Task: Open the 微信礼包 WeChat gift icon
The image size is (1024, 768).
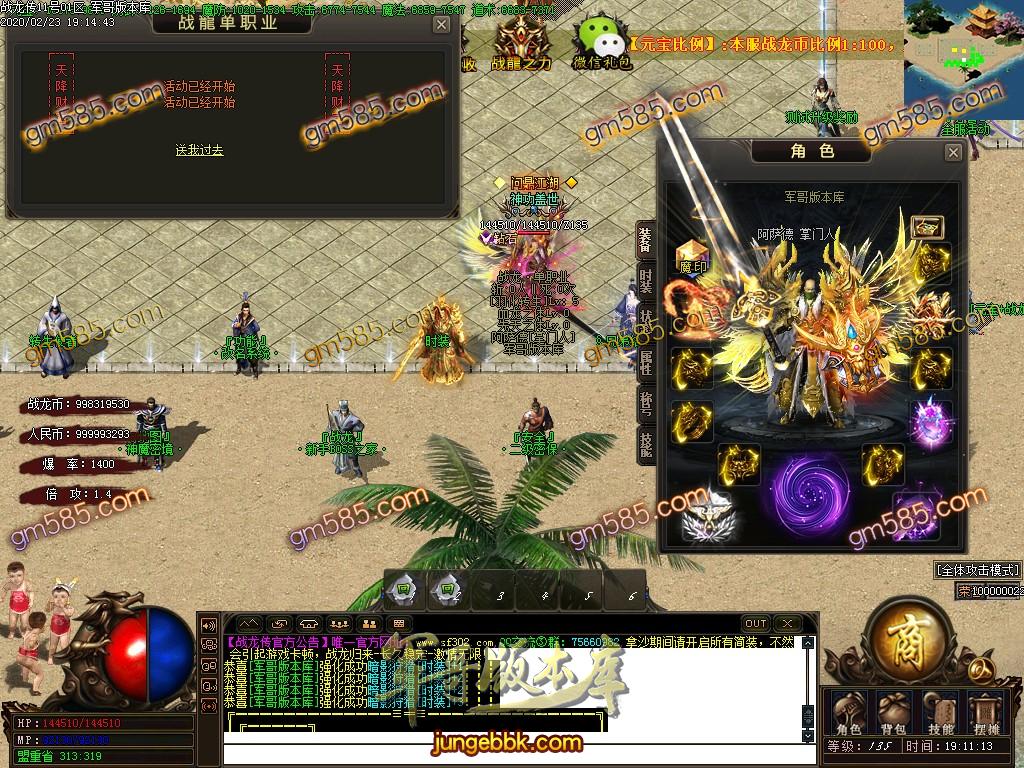Action: pyautogui.click(x=601, y=45)
